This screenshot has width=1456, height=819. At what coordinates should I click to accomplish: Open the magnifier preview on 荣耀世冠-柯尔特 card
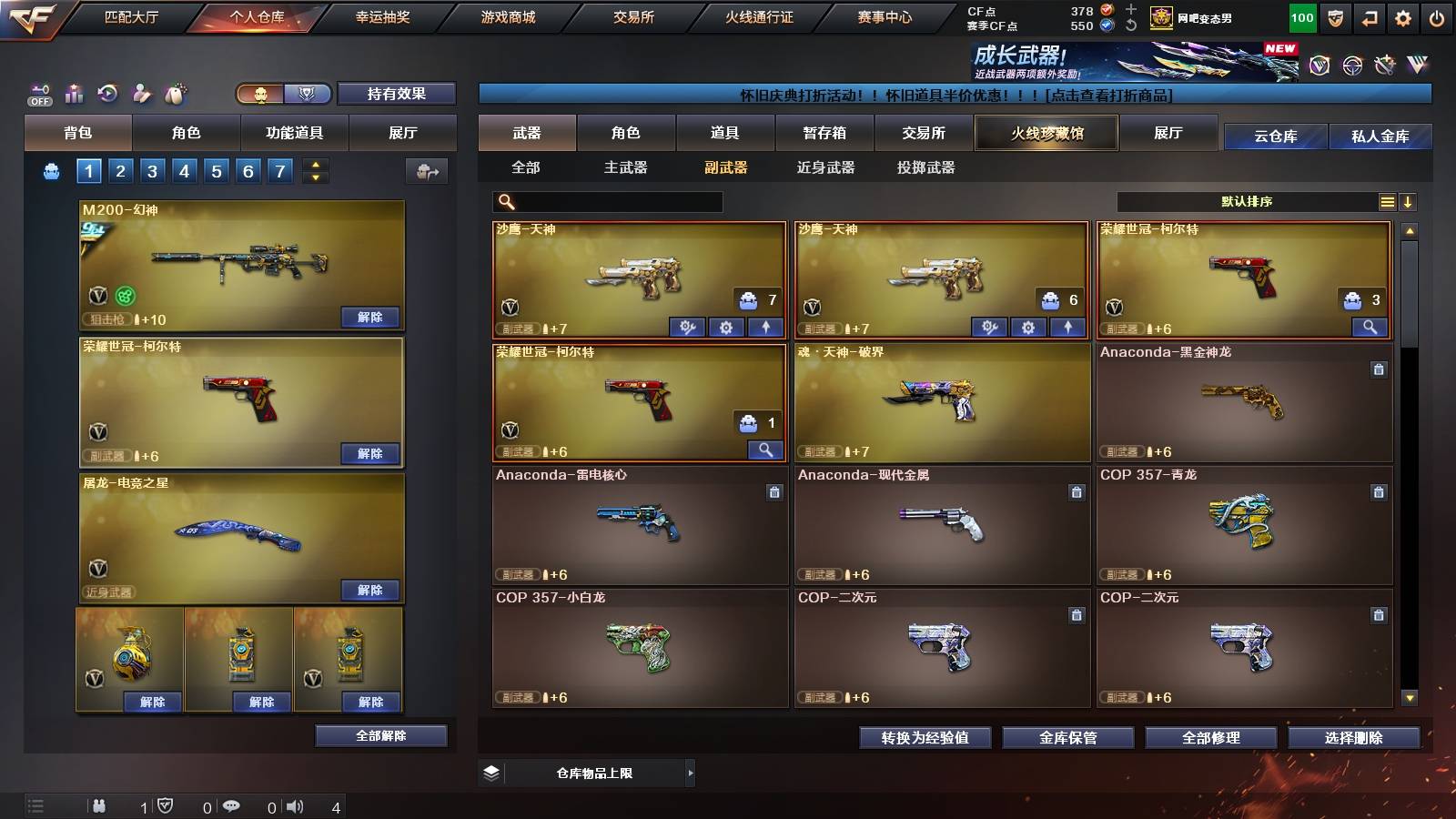click(767, 450)
